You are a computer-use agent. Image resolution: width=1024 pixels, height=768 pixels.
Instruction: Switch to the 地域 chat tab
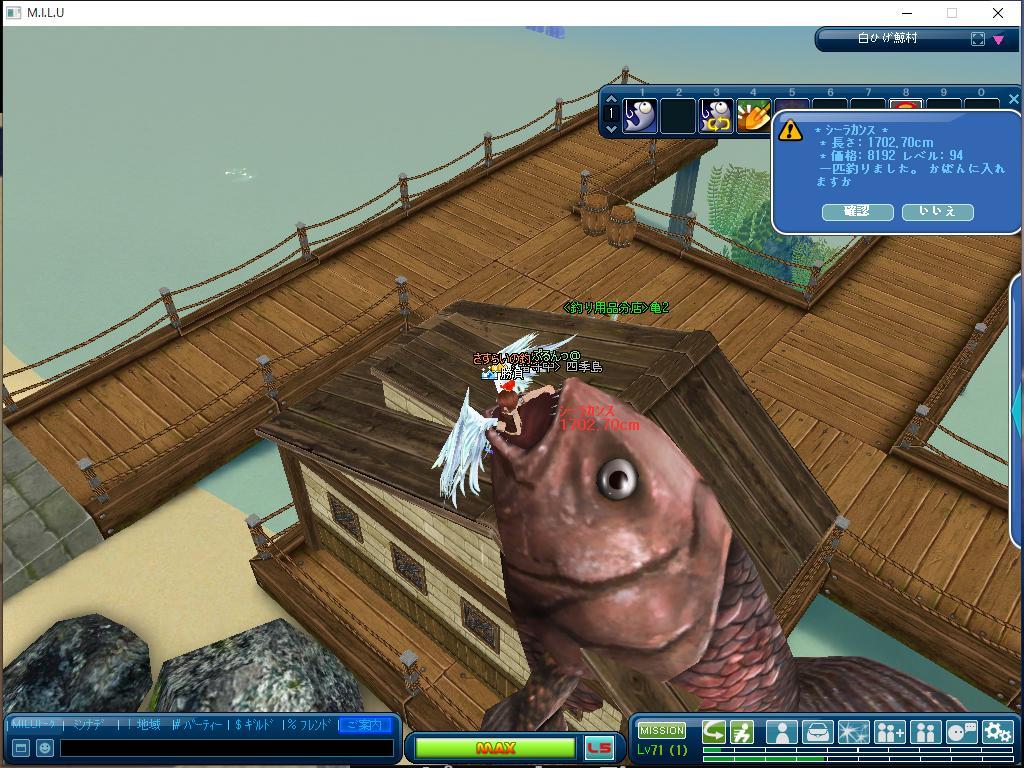click(148, 724)
